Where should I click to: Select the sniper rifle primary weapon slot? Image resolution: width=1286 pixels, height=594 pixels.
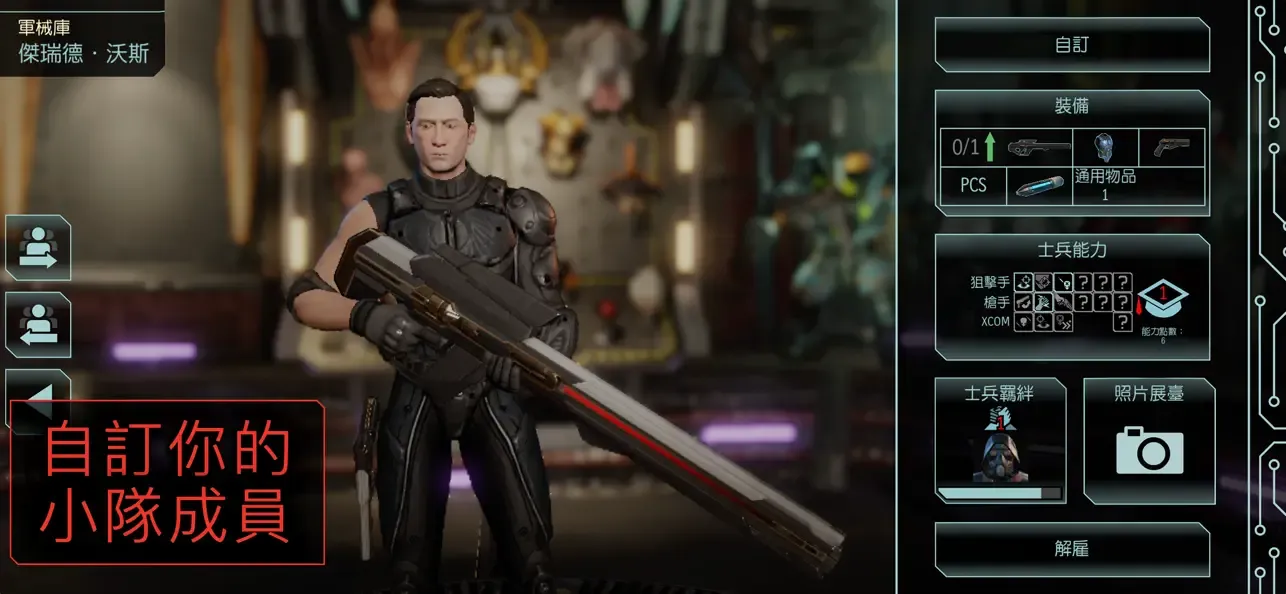[1038, 148]
